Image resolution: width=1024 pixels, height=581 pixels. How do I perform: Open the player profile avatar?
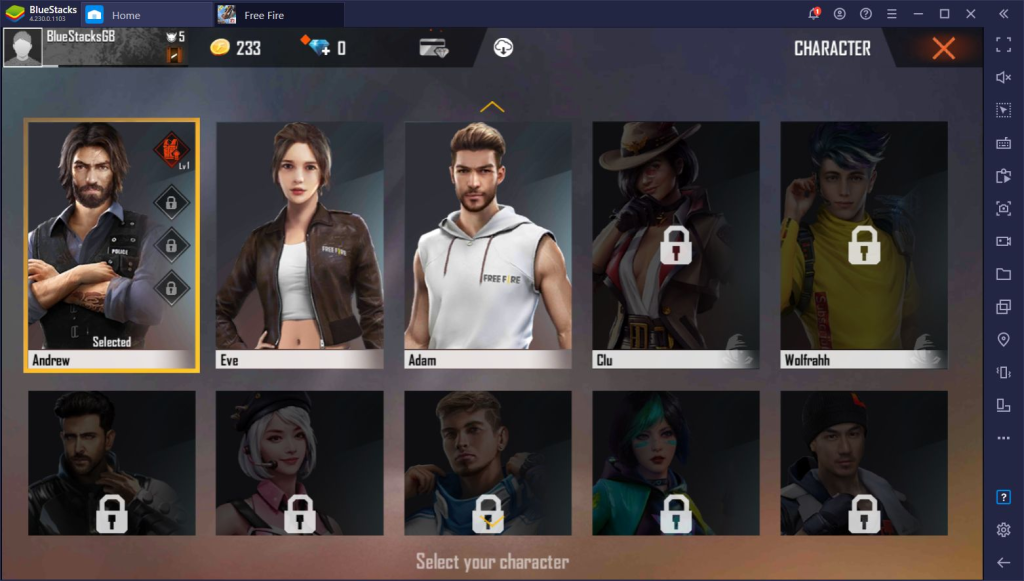(x=23, y=47)
